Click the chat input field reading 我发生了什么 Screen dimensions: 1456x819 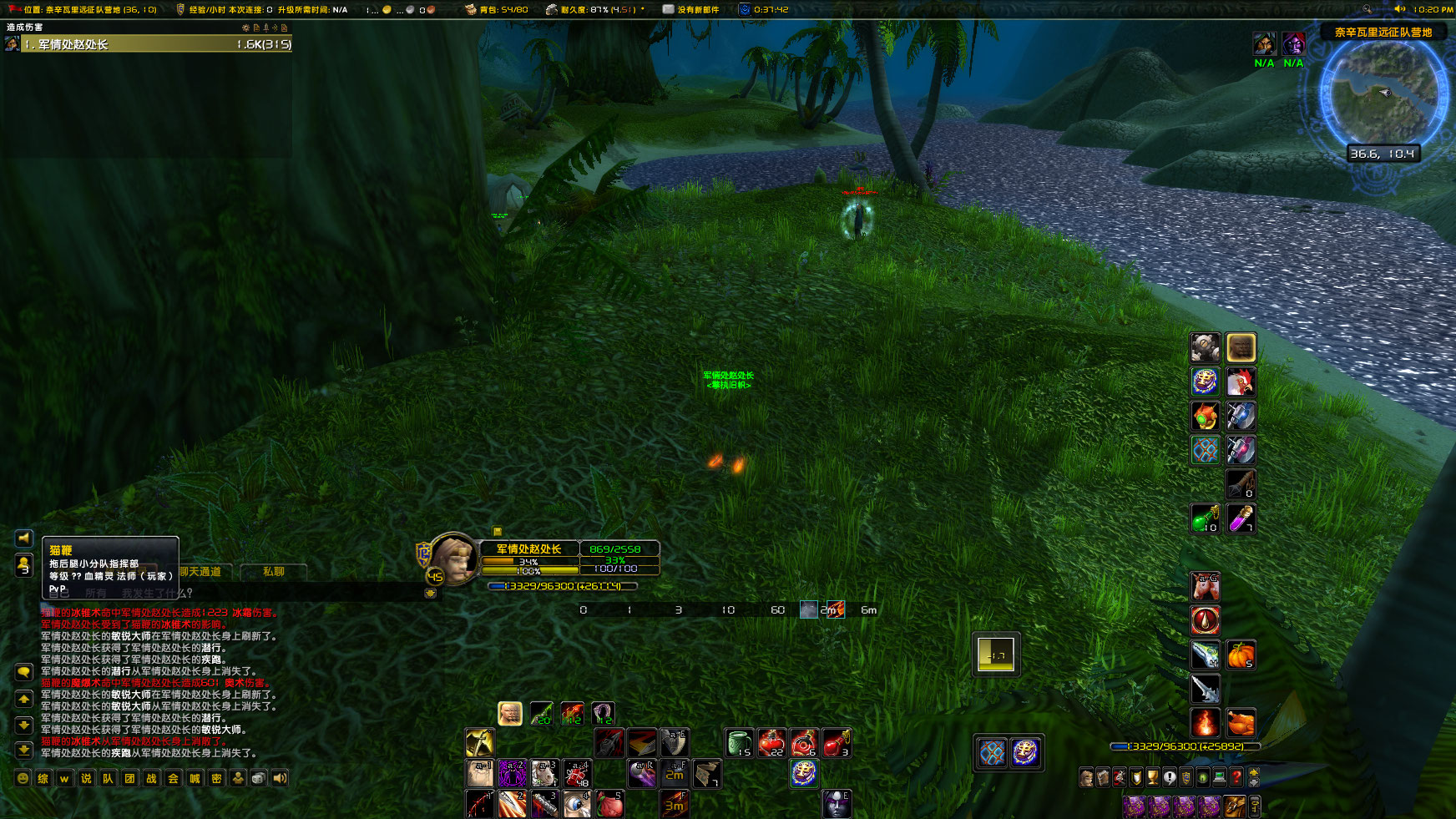click(x=157, y=592)
